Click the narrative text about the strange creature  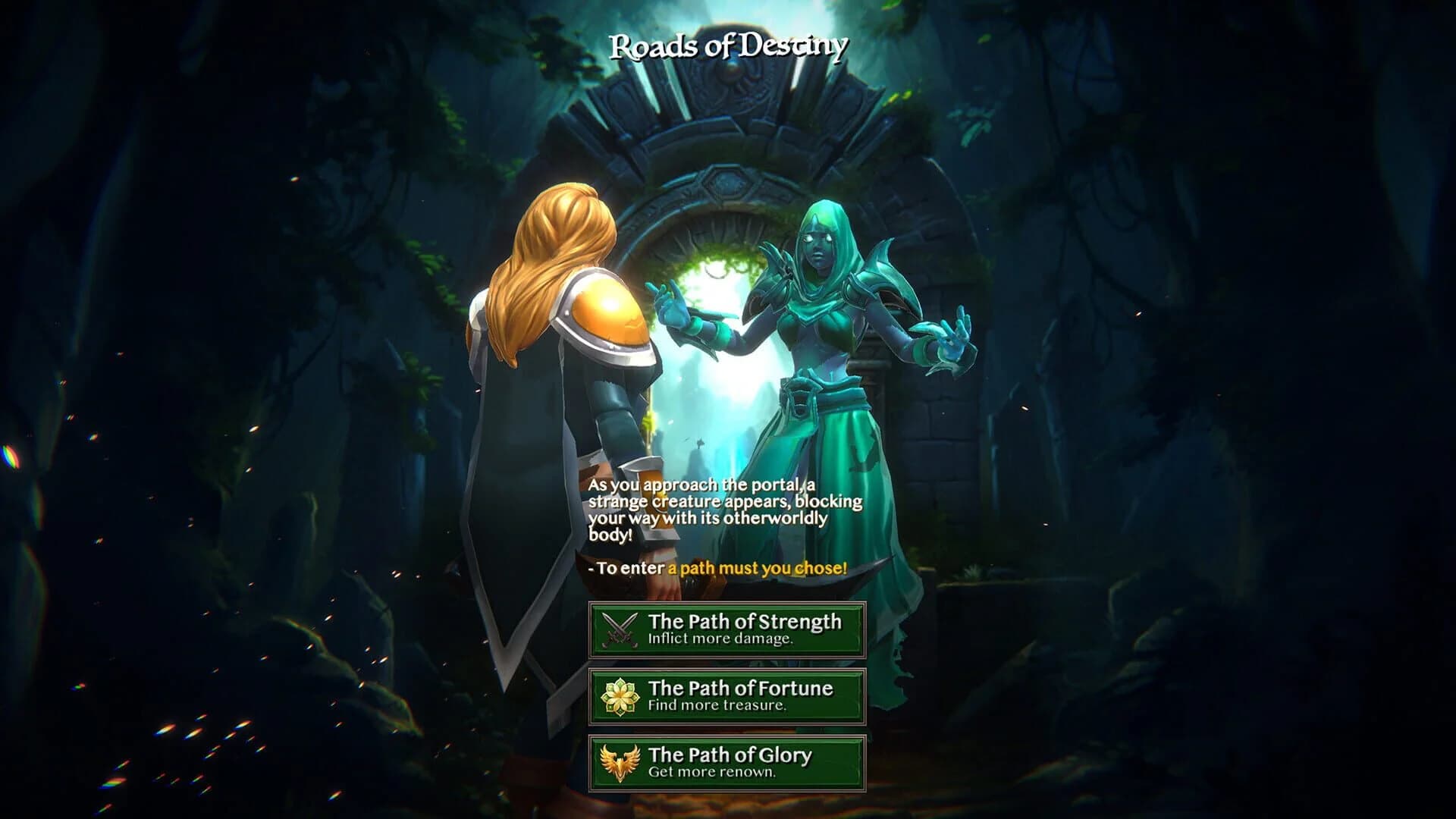(x=724, y=508)
